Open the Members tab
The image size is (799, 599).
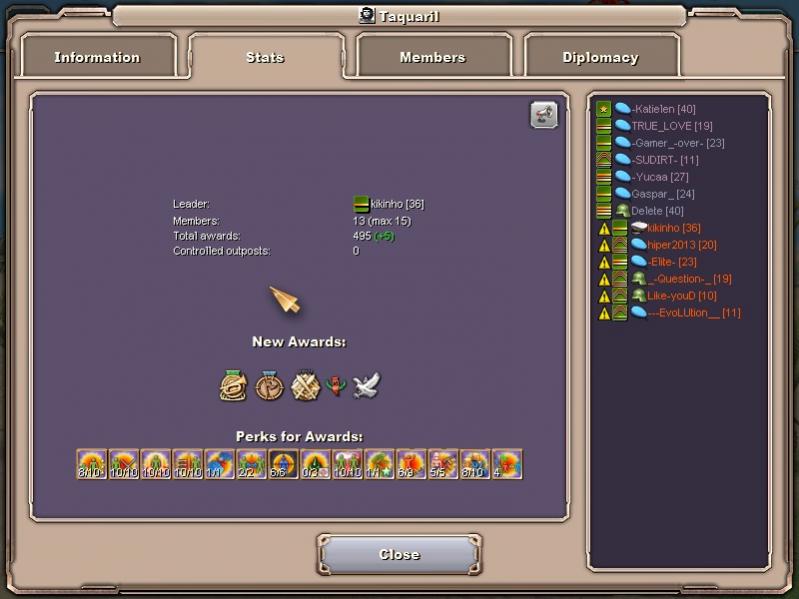[432, 57]
